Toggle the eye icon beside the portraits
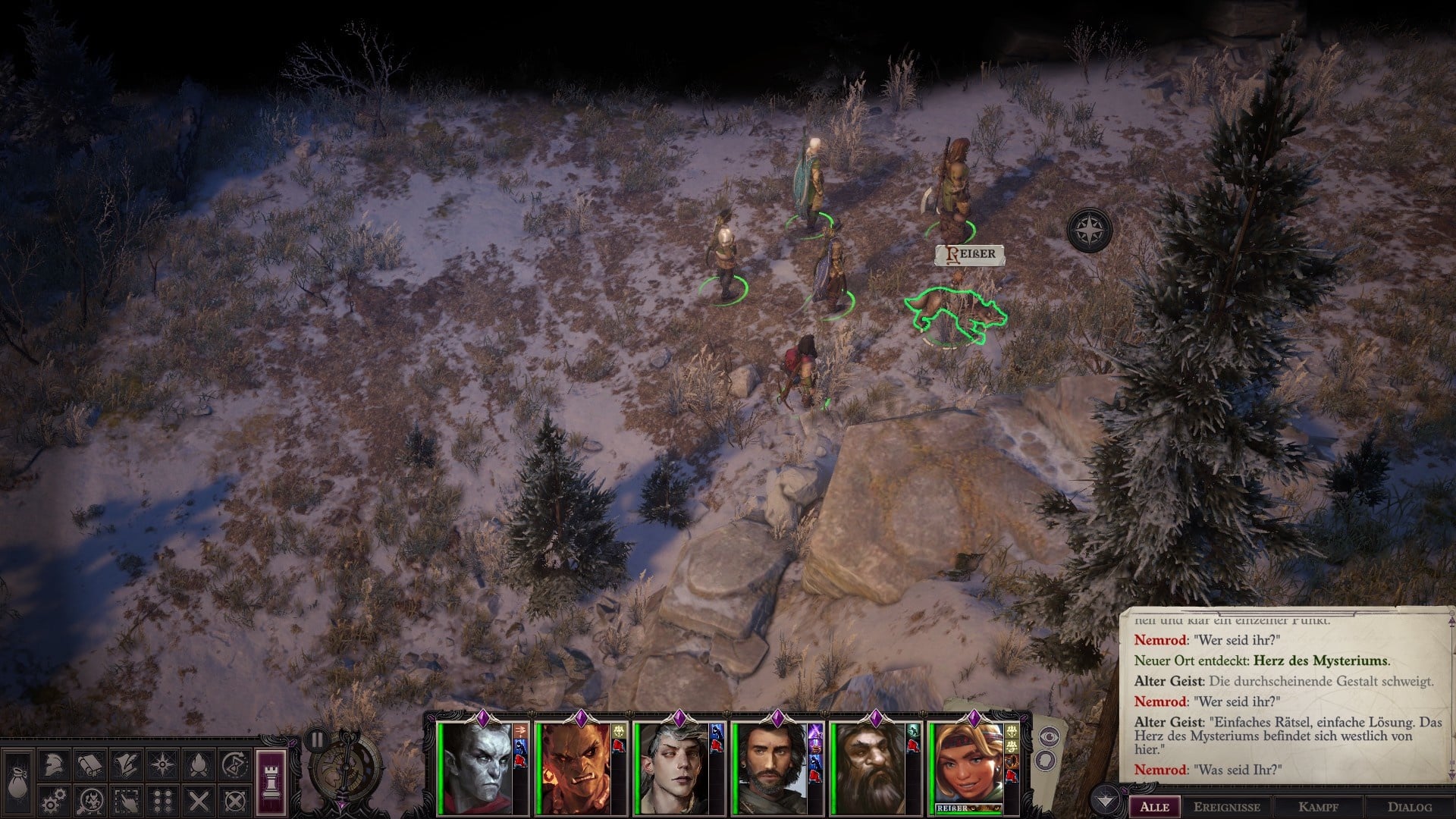1456x819 pixels. (x=1050, y=736)
